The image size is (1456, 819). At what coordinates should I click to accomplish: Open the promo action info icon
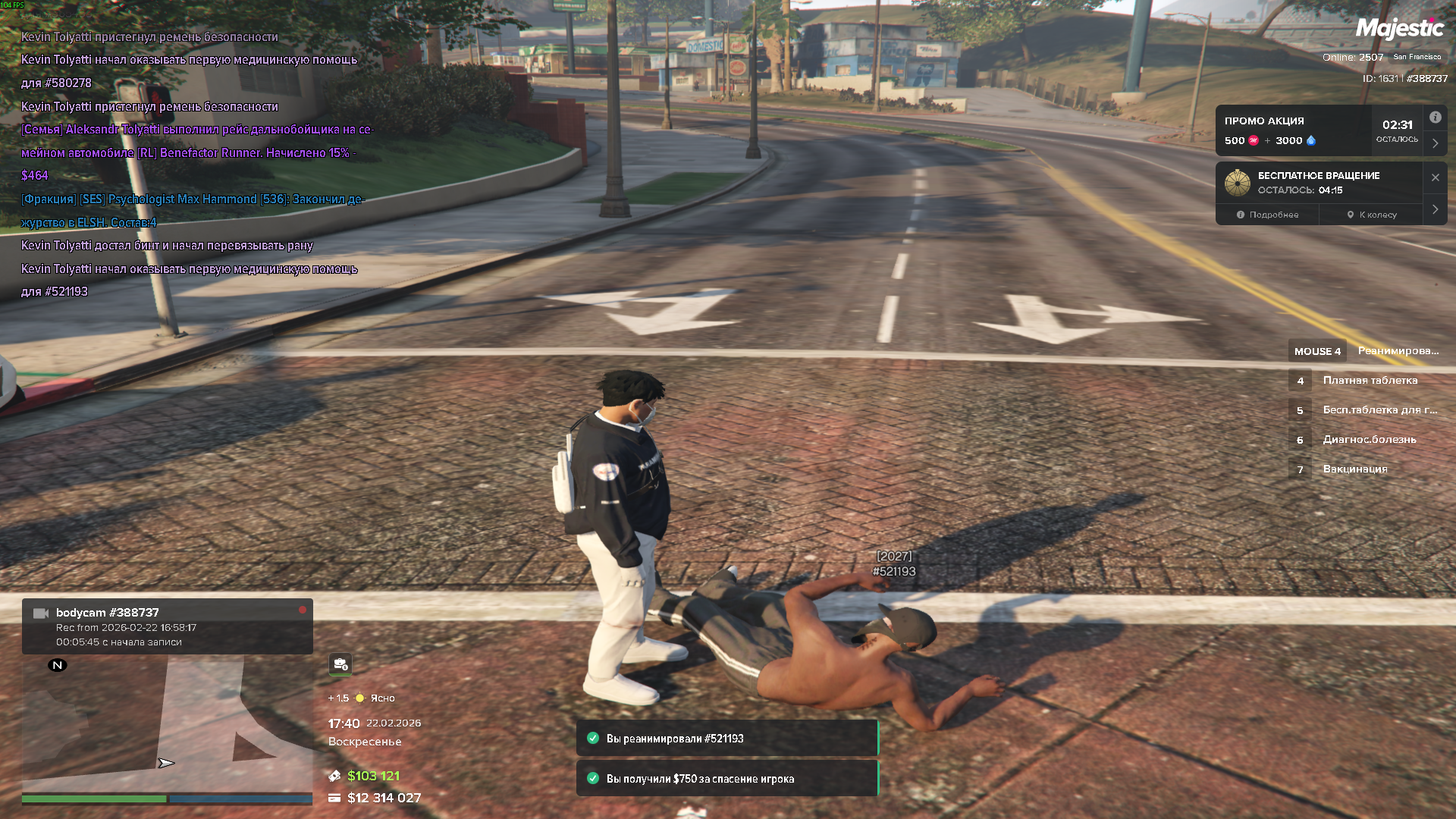pyautogui.click(x=1435, y=118)
